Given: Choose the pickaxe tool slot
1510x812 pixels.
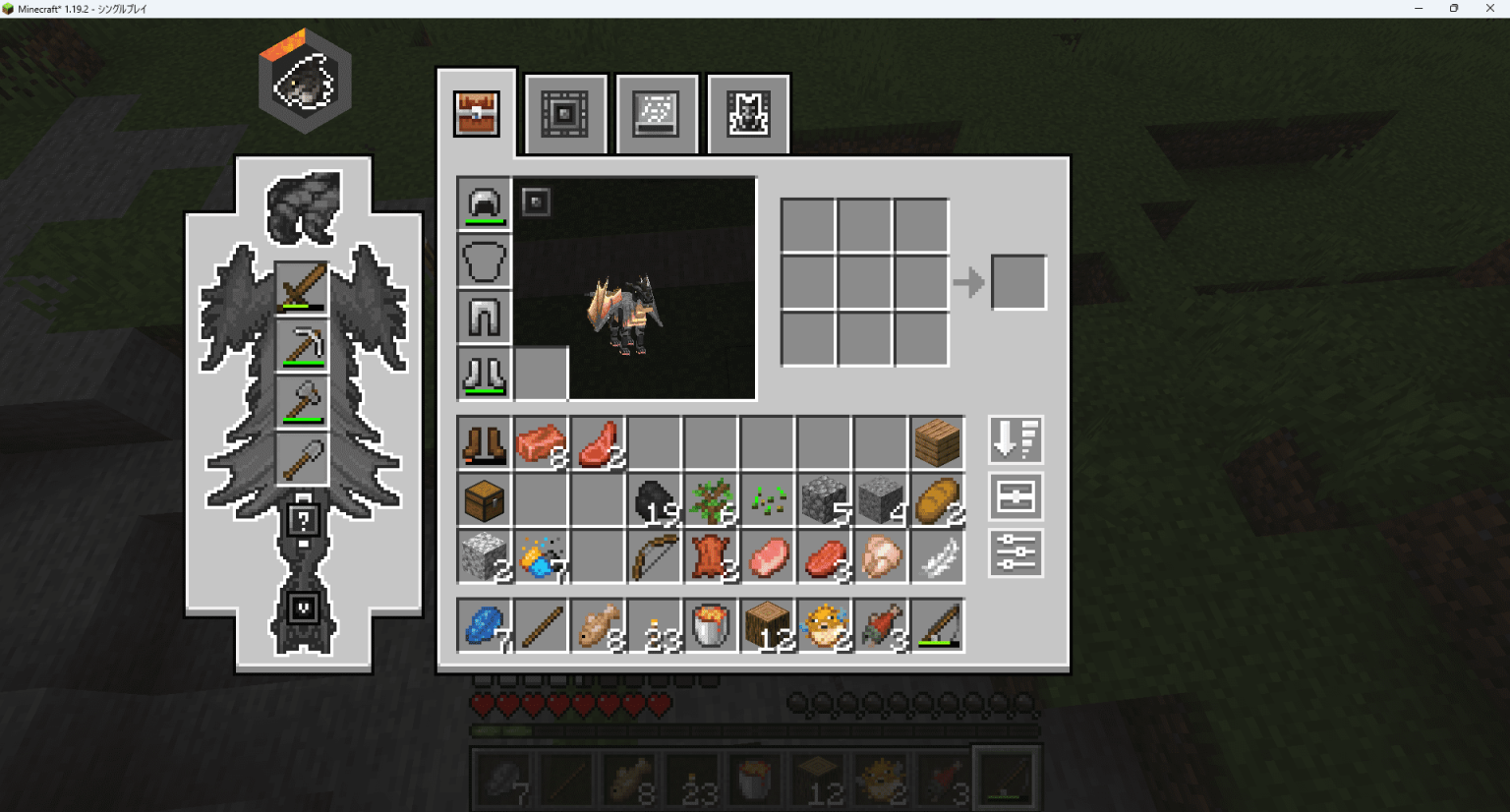Looking at the screenshot, I should [302, 346].
